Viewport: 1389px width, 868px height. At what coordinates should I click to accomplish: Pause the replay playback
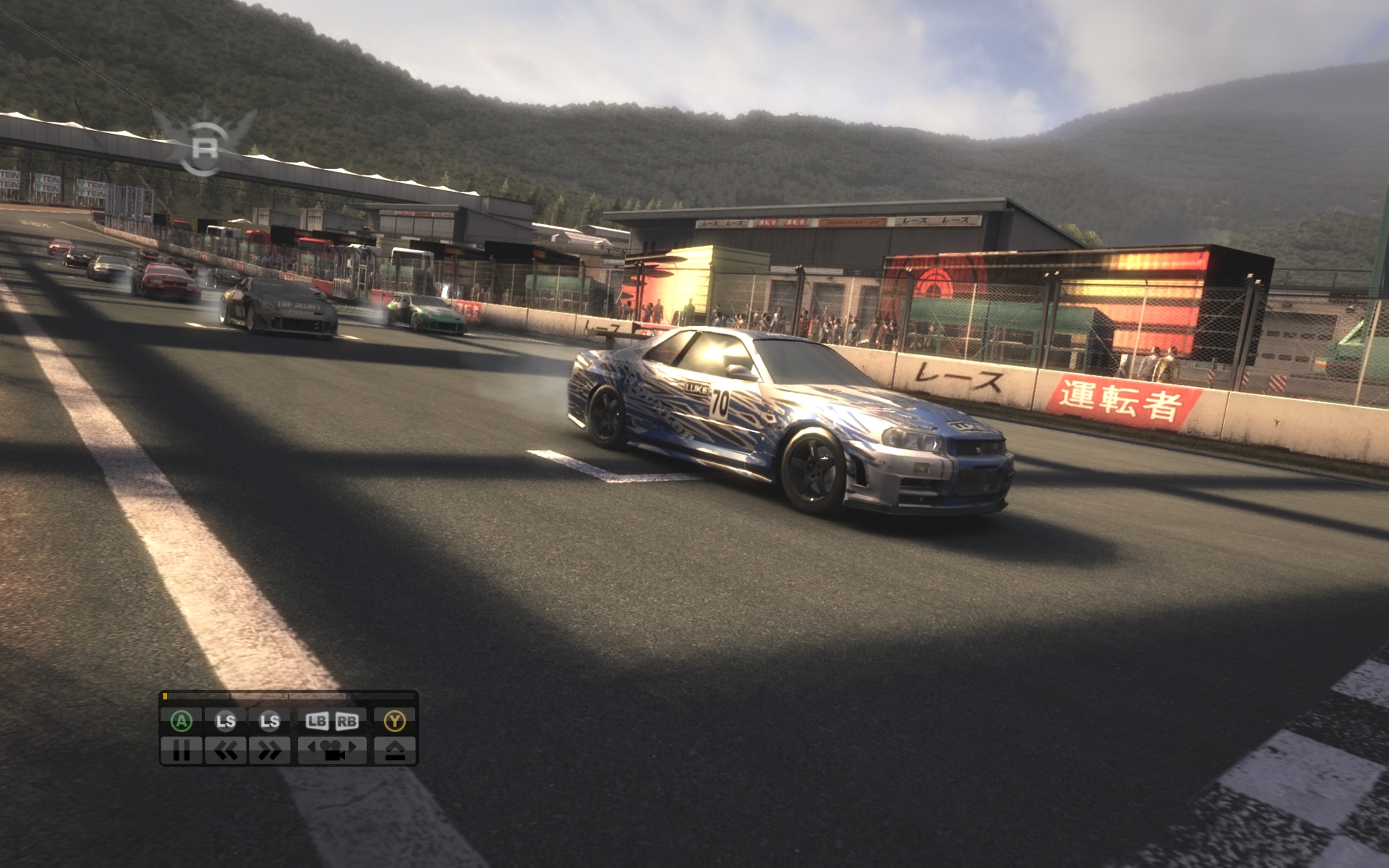point(182,751)
